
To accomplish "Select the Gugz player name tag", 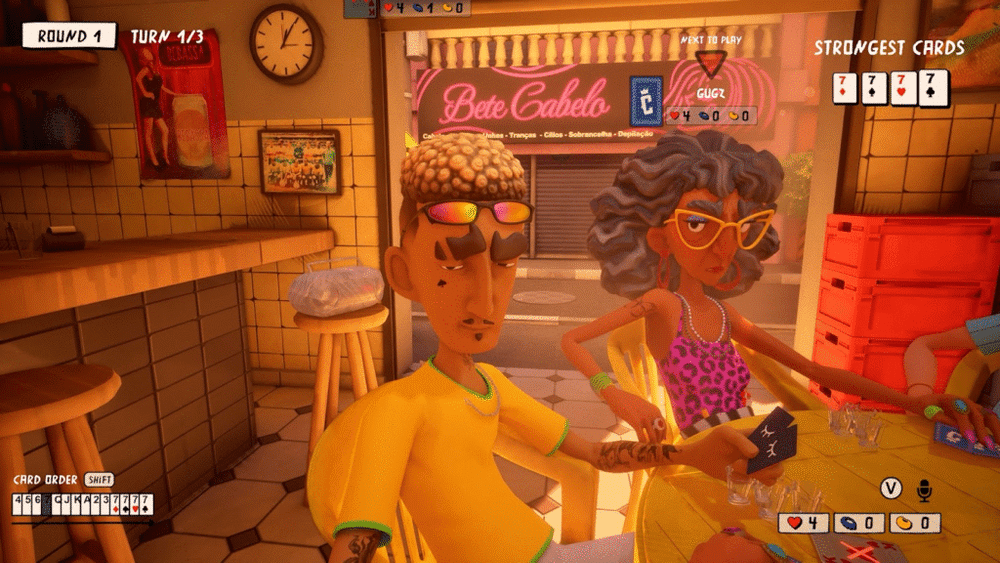I will [x=710, y=93].
